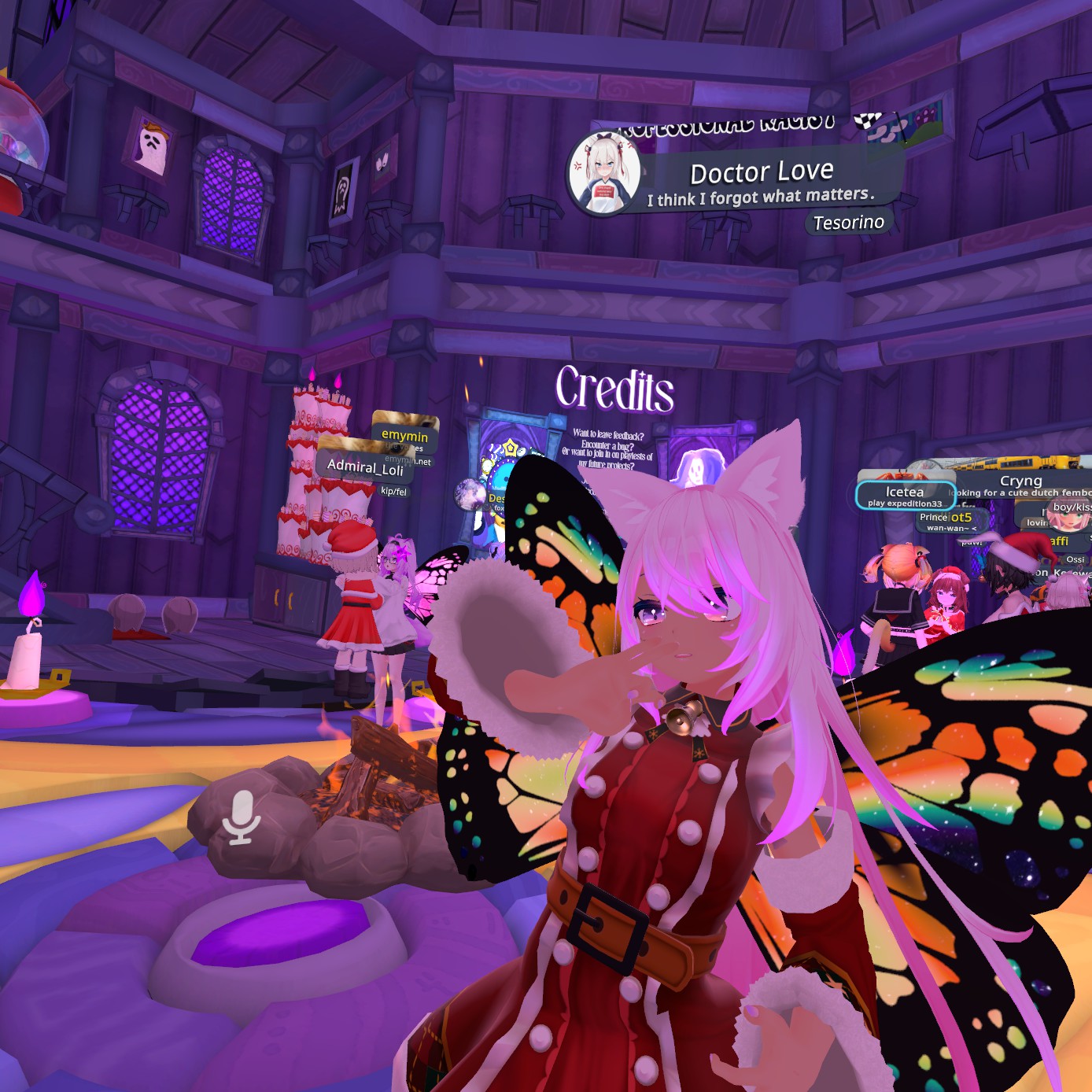The height and width of the screenshot is (1092, 1092).
Task: Select the Admiral_Loli nameplate
Action: pyautogui.click(x=365, y=467)
